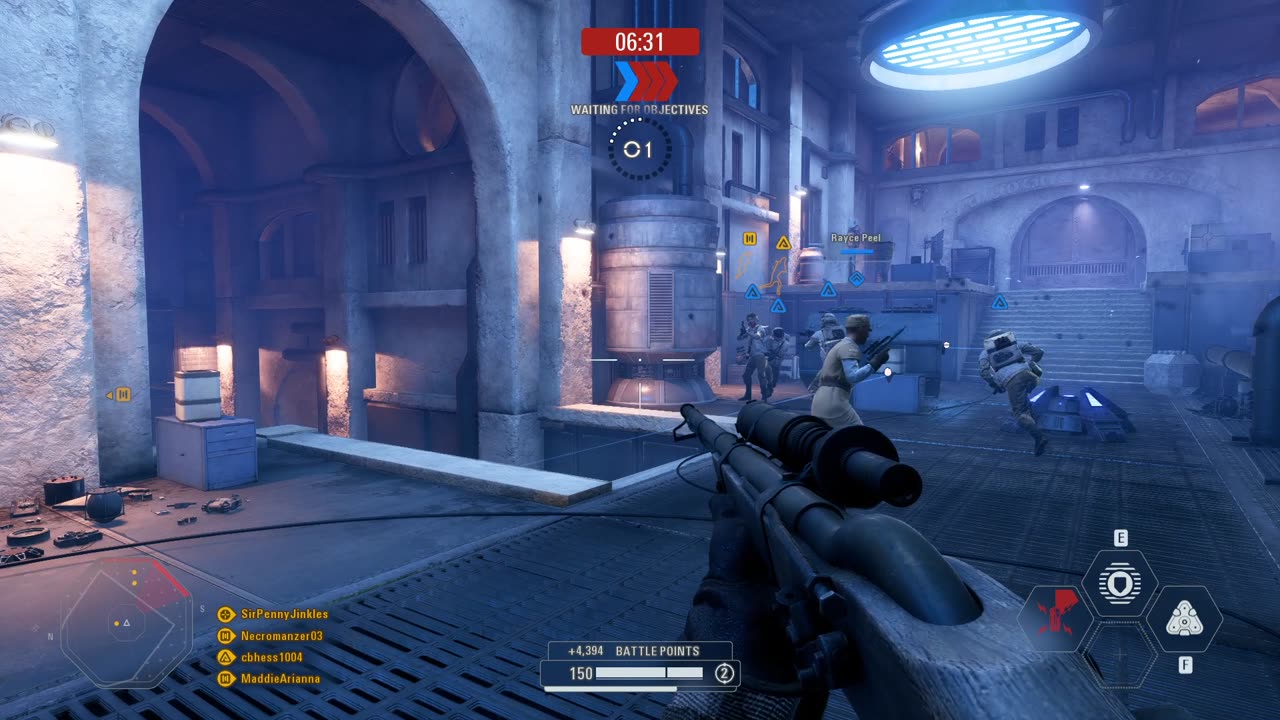Pick cbhess1004 from the squad list
This screenshot has width=1280, height=720.
pyautogui.click(x=271, y=657)
